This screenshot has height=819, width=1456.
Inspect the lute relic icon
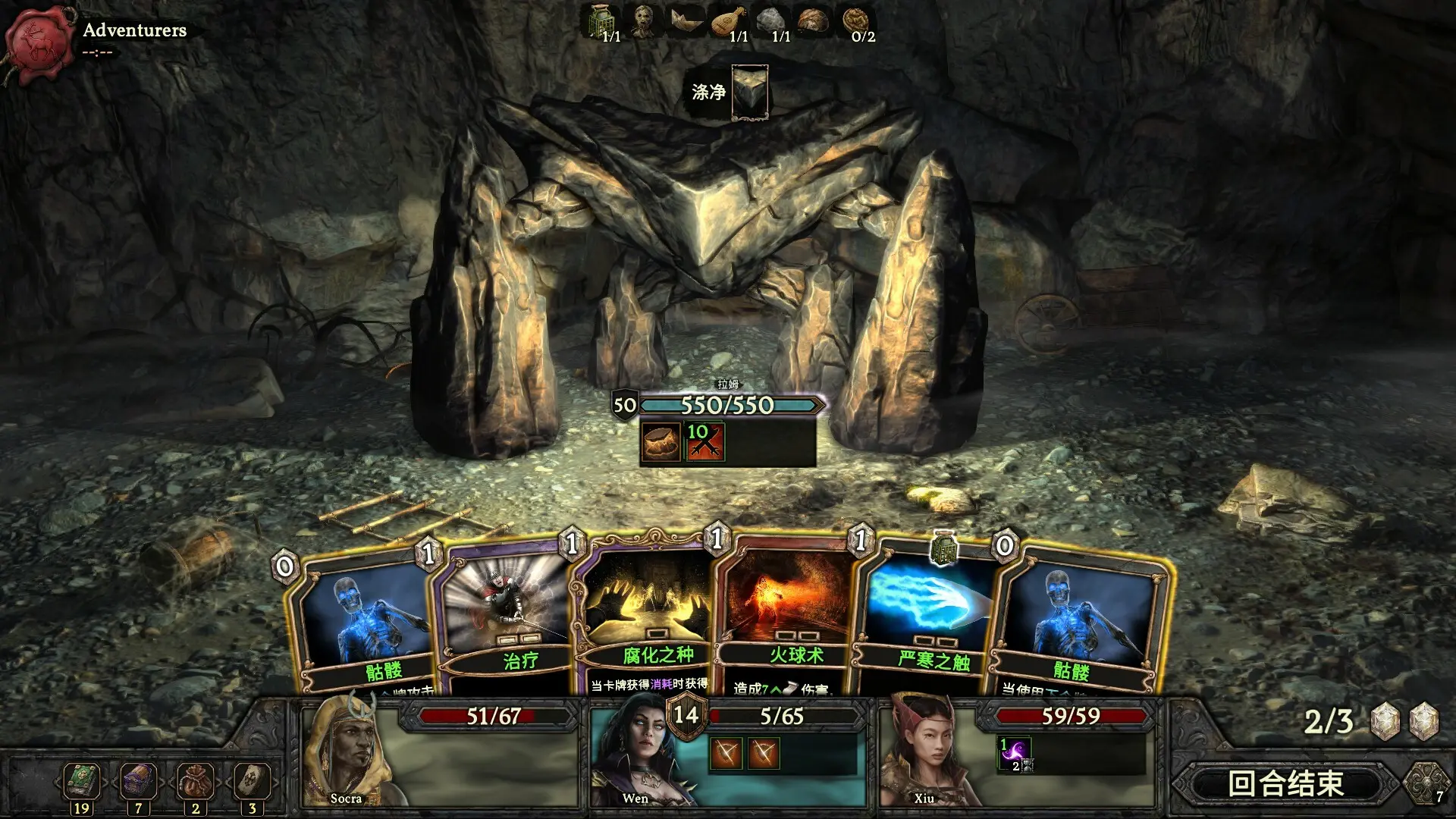click(x=729, y=20)
